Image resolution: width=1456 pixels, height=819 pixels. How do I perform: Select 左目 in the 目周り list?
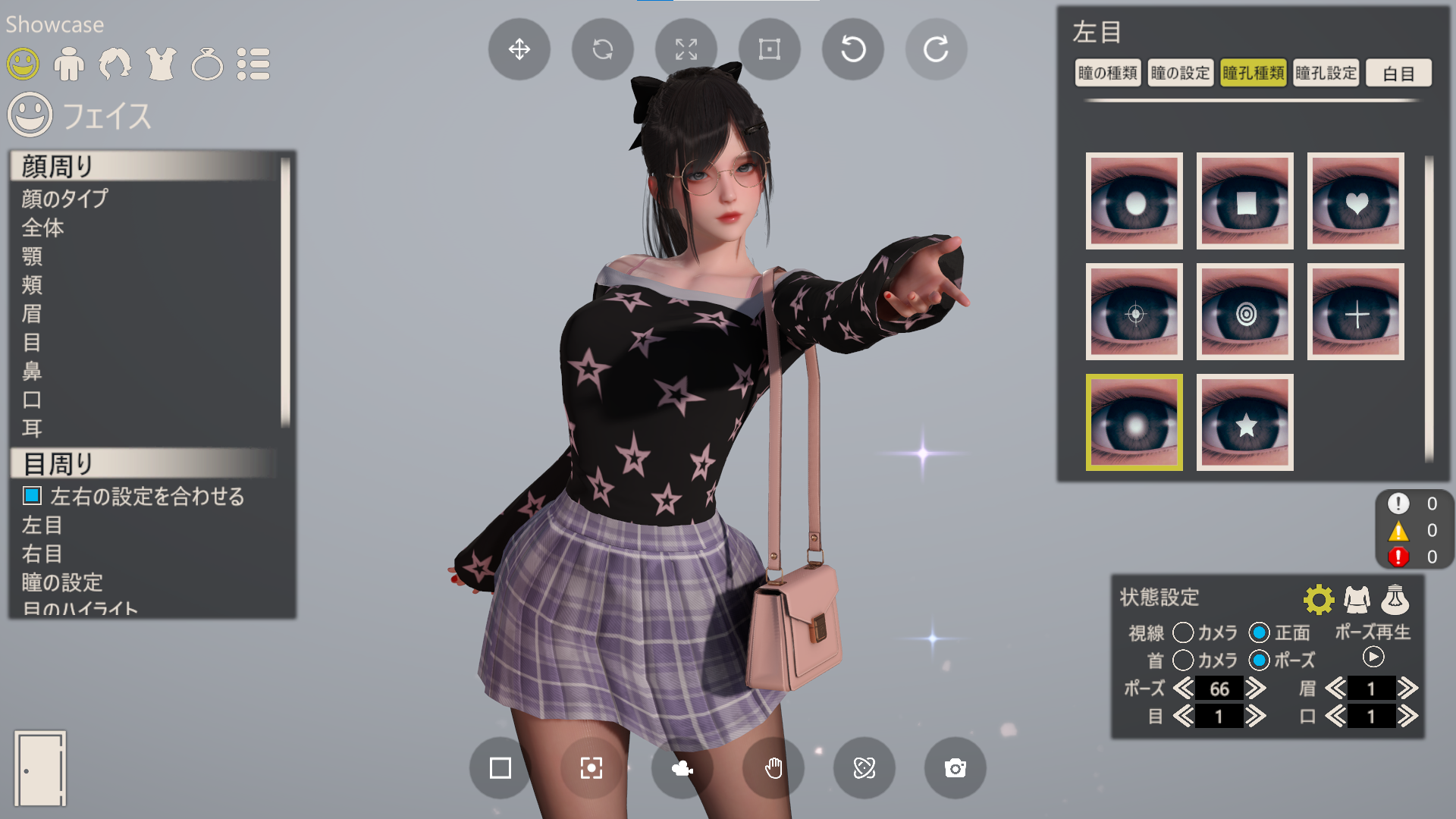(42, 526)
